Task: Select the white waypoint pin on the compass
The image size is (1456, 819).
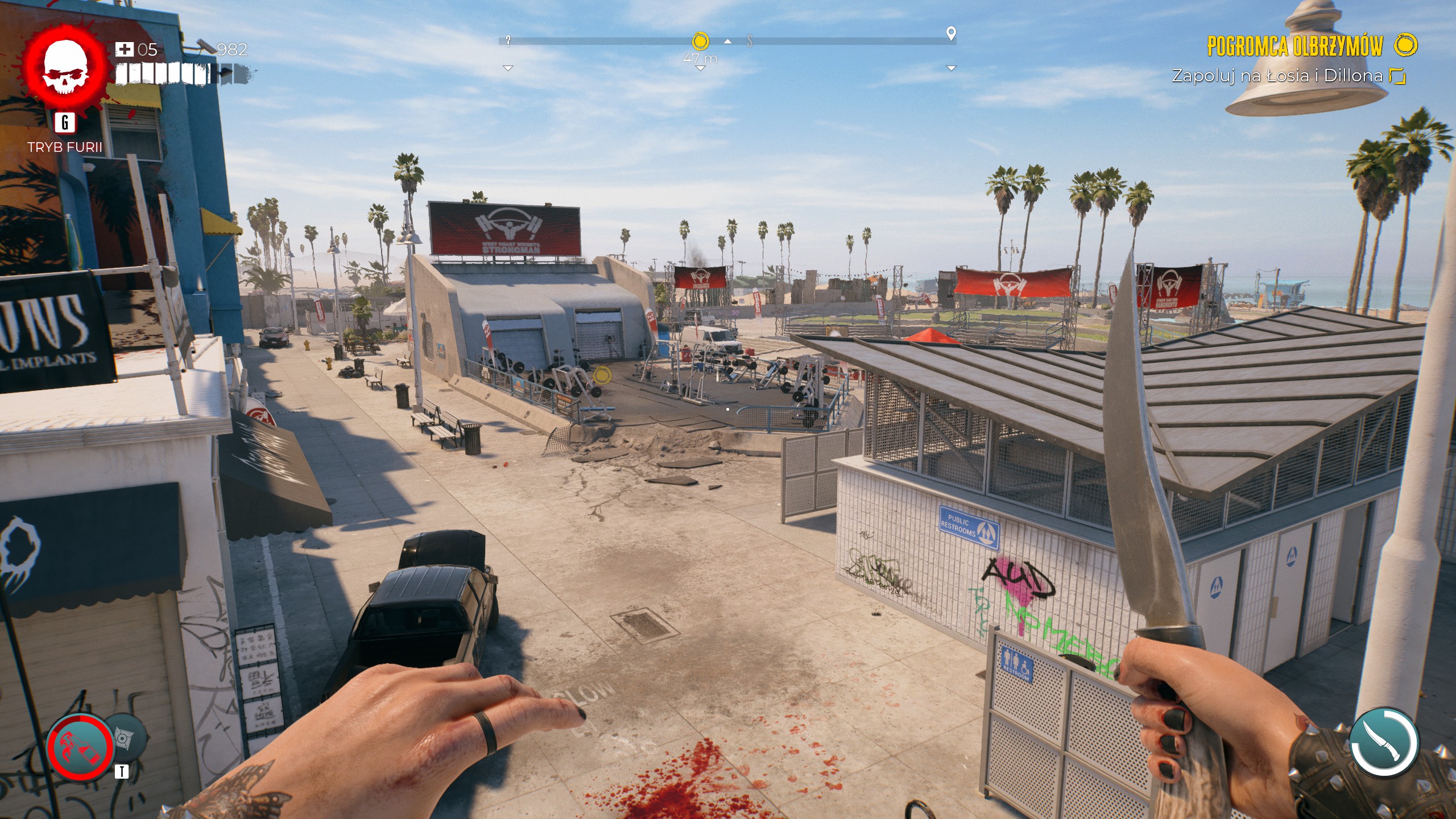Action: point(951,34)
